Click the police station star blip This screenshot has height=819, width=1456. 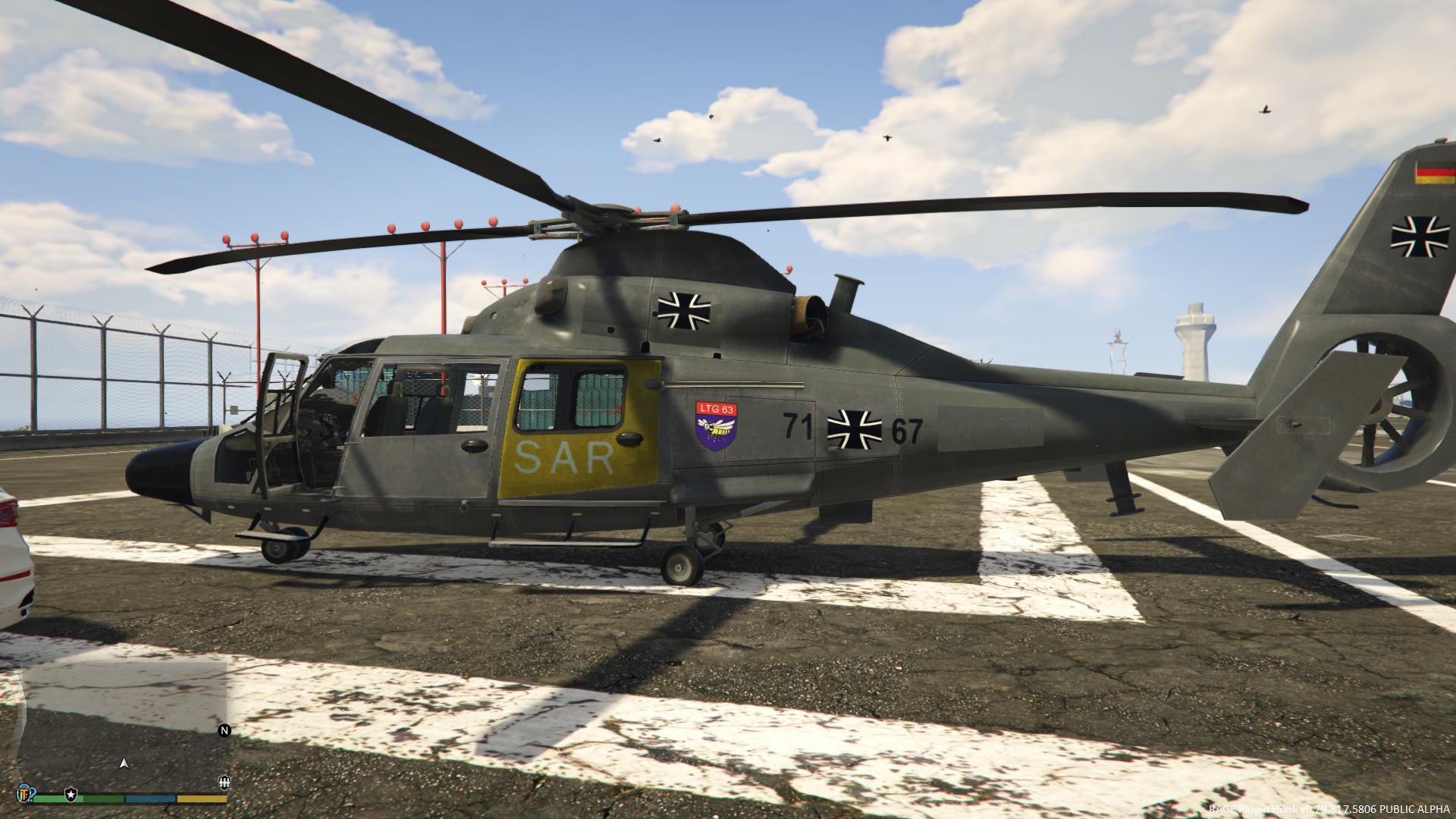(71, 793)
